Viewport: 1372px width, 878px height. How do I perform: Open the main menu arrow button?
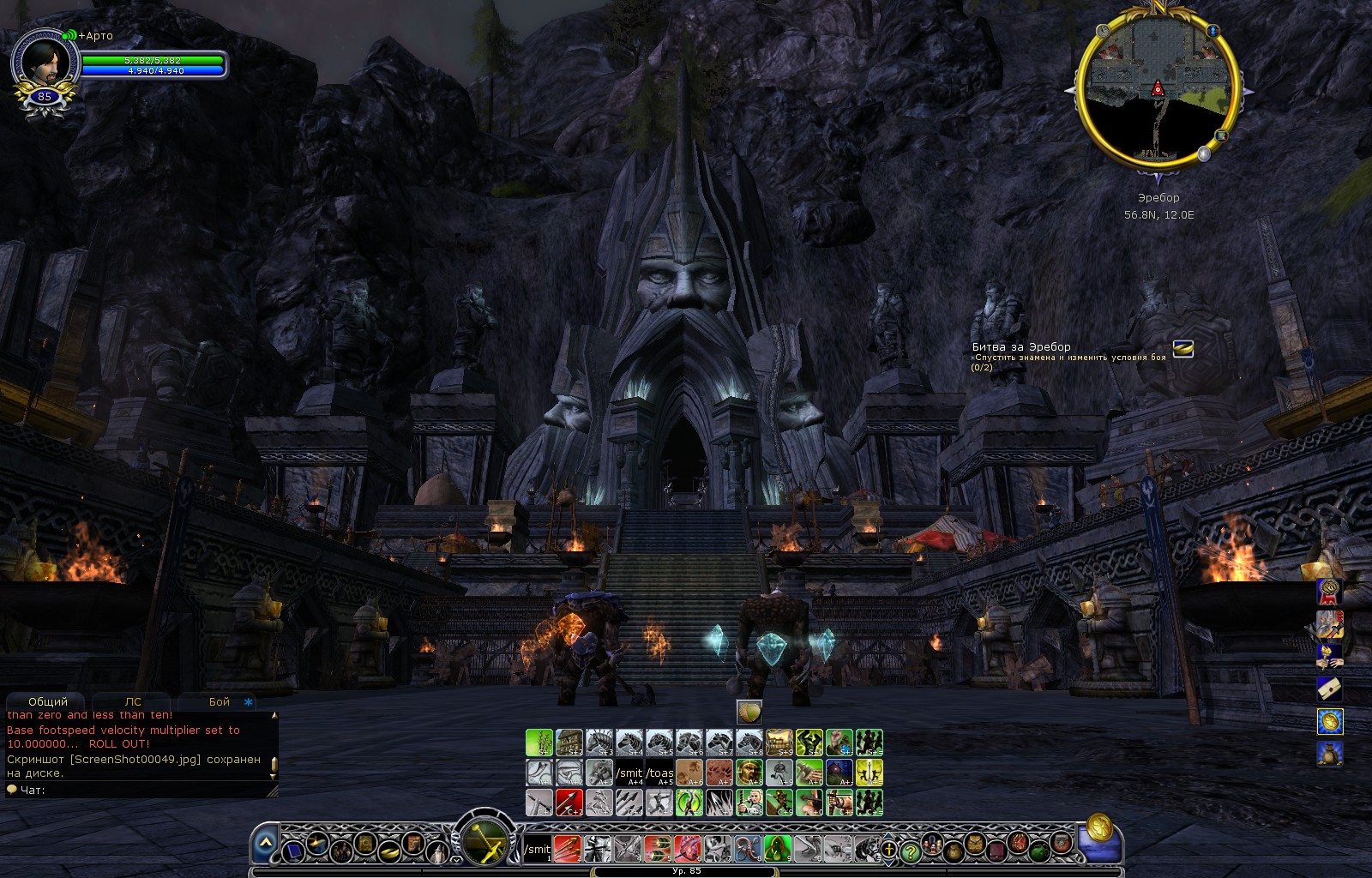tap(266, 845)
